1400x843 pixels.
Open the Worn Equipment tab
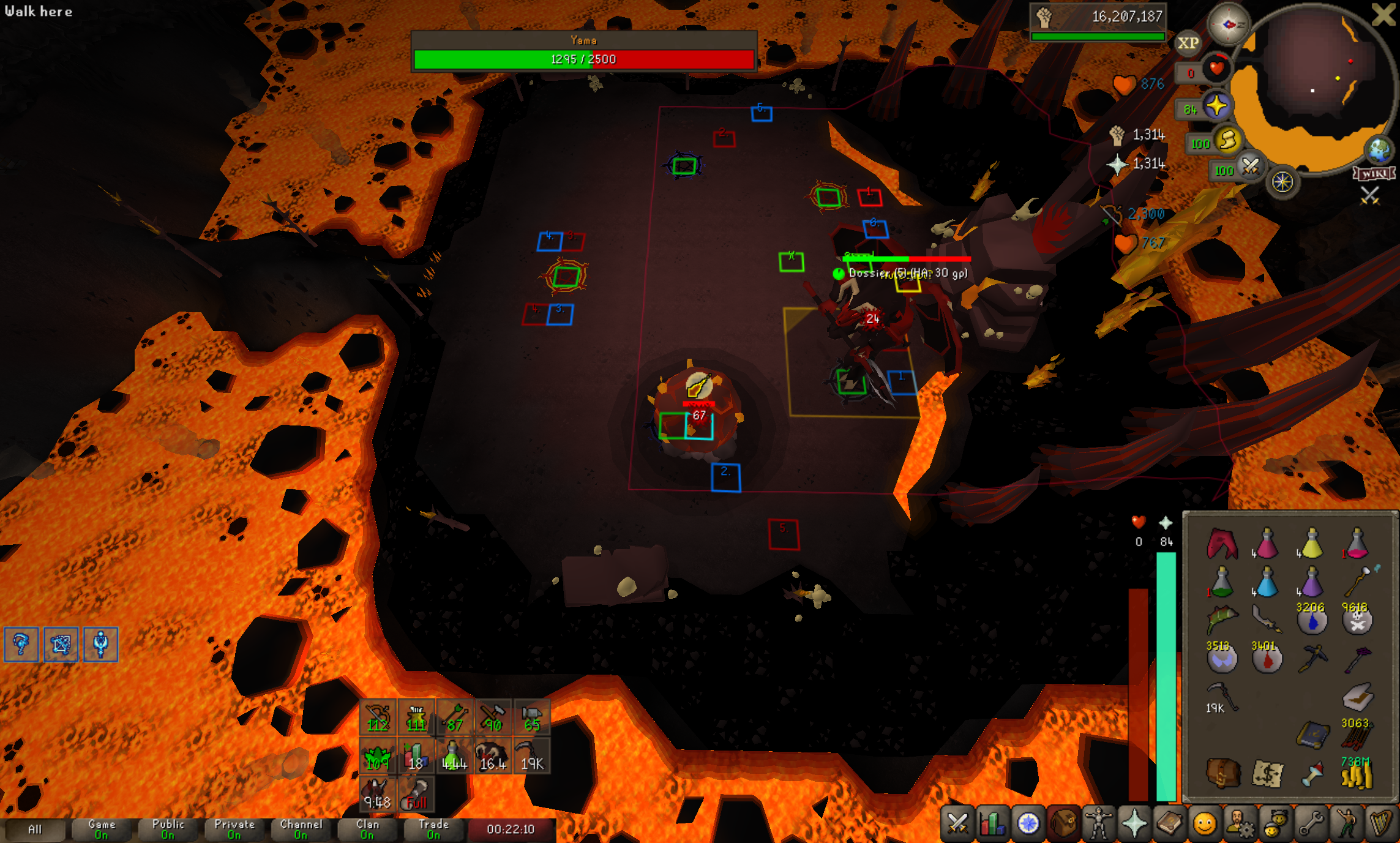(1099, 823)
